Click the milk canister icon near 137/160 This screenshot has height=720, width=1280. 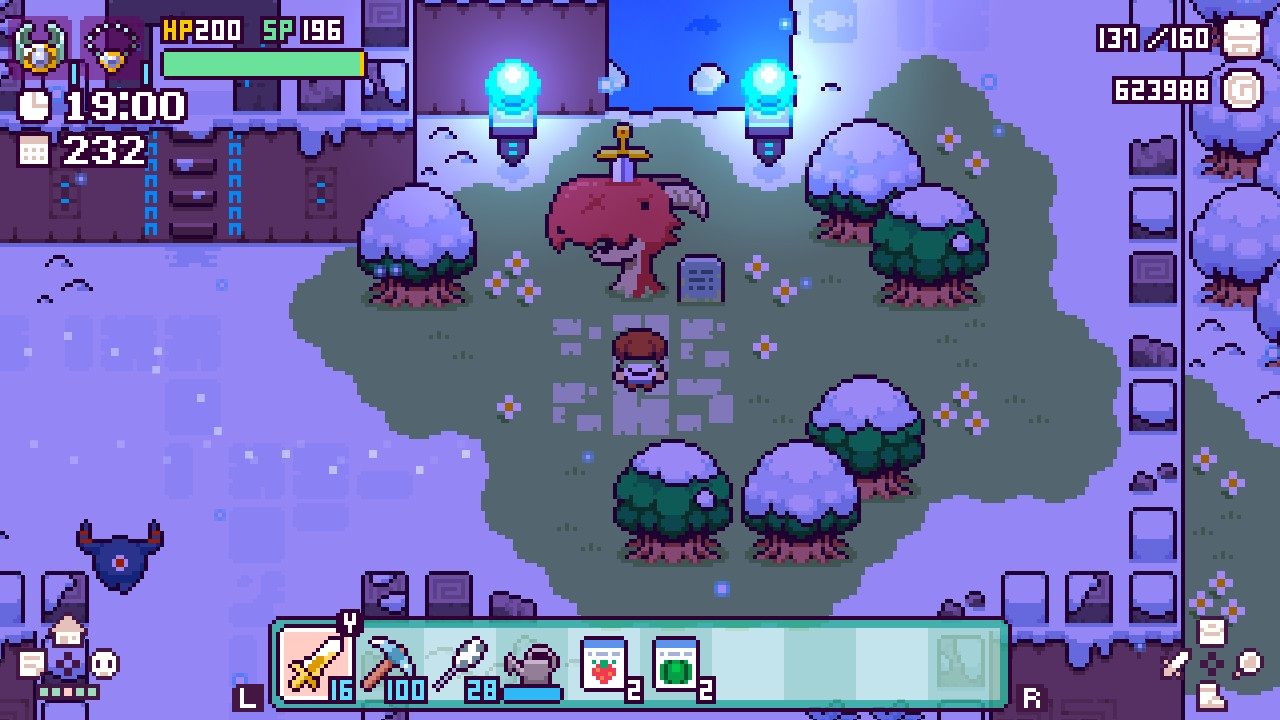(1240, 40)
